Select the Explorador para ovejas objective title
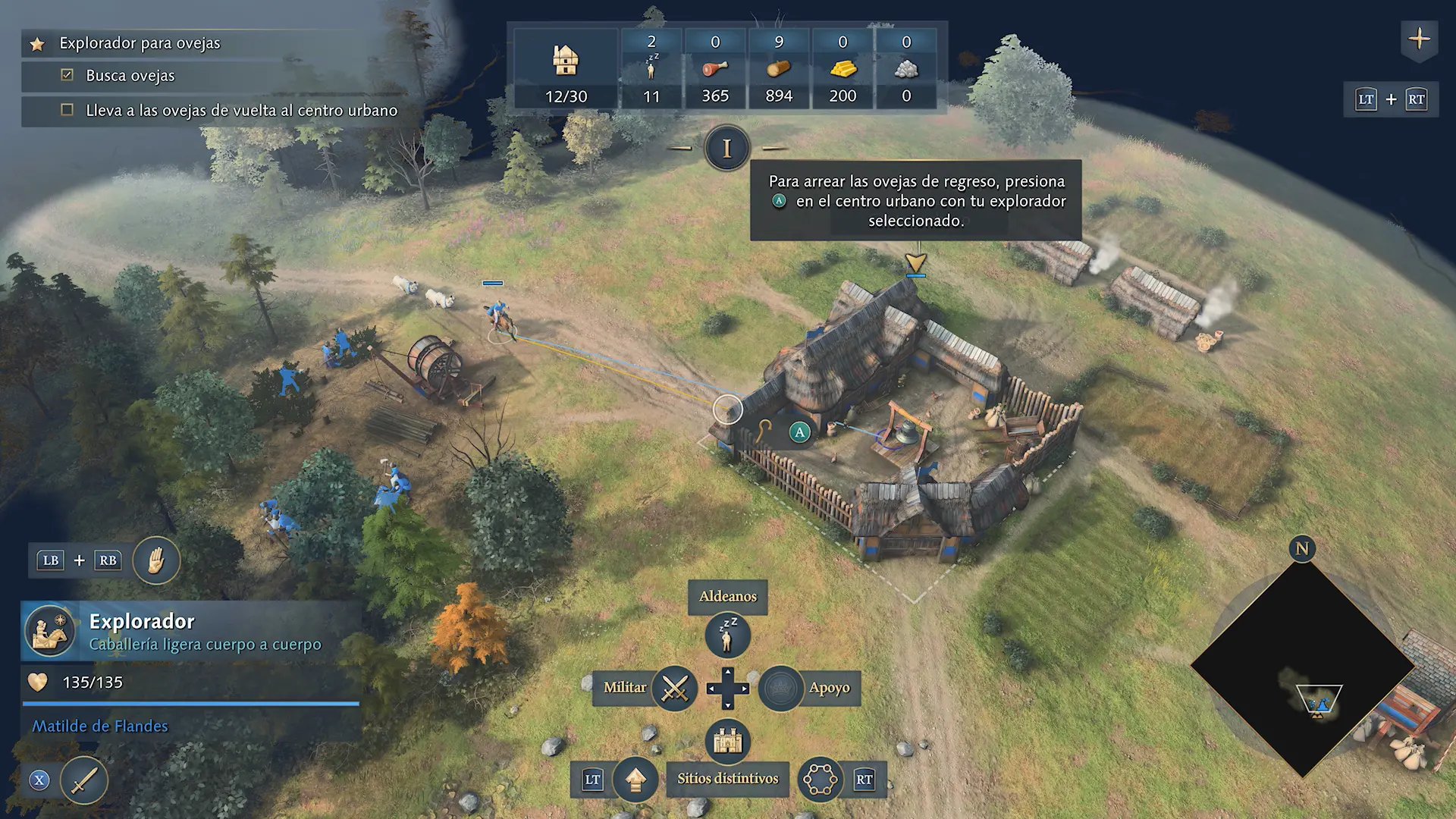 [x=140, y=43]
